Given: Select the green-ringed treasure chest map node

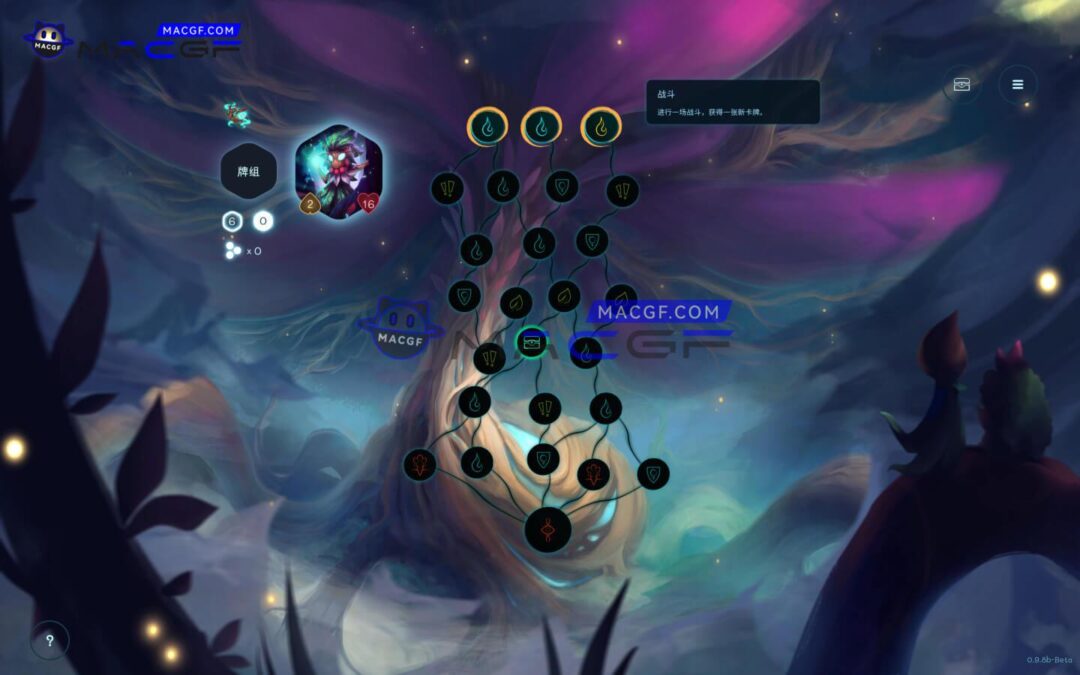Looking at the screenshot, I should 531,343.
